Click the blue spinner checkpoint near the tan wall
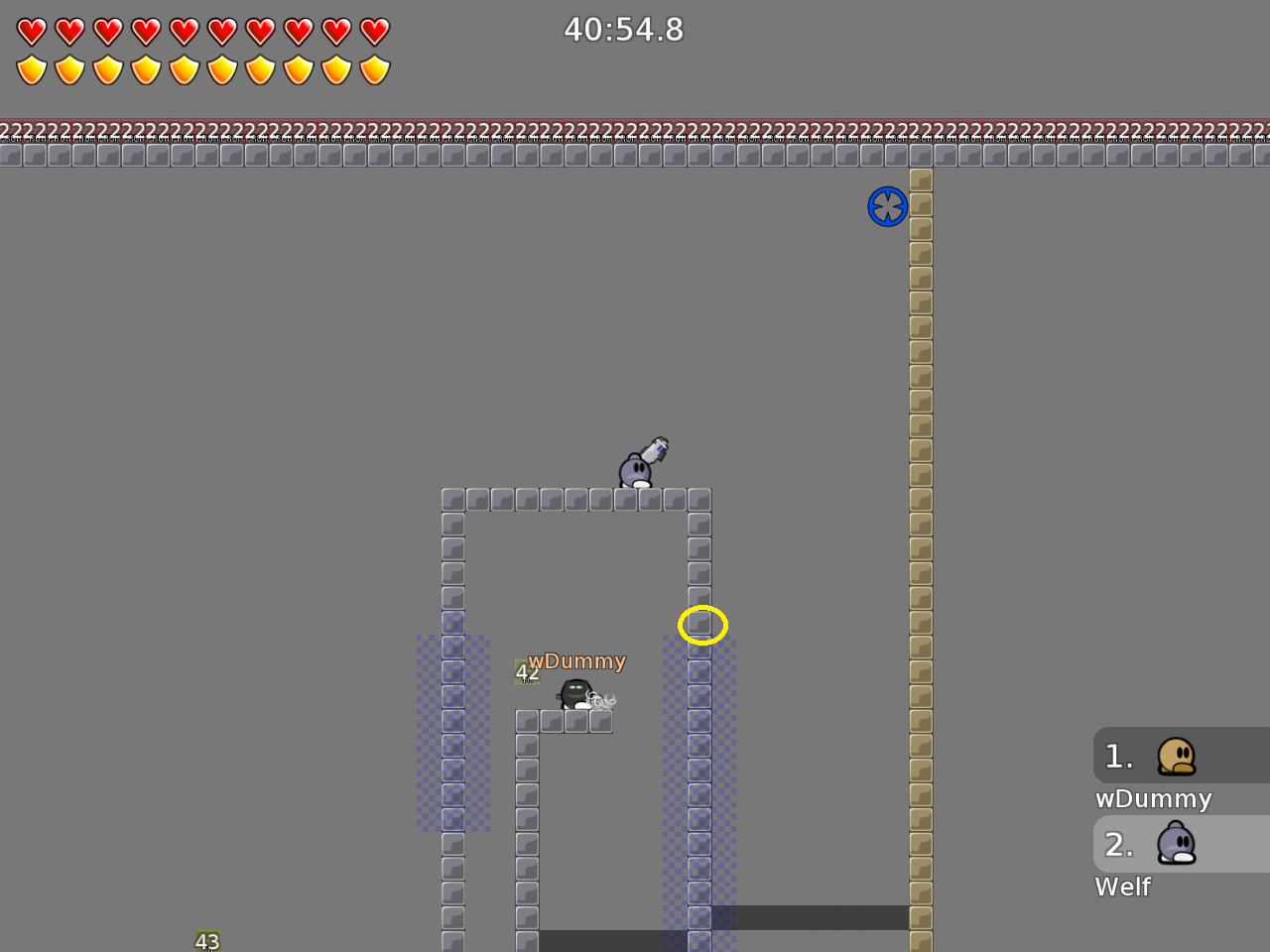The height and width of the screenshot is (952, 1270). [x=888, y=206]
